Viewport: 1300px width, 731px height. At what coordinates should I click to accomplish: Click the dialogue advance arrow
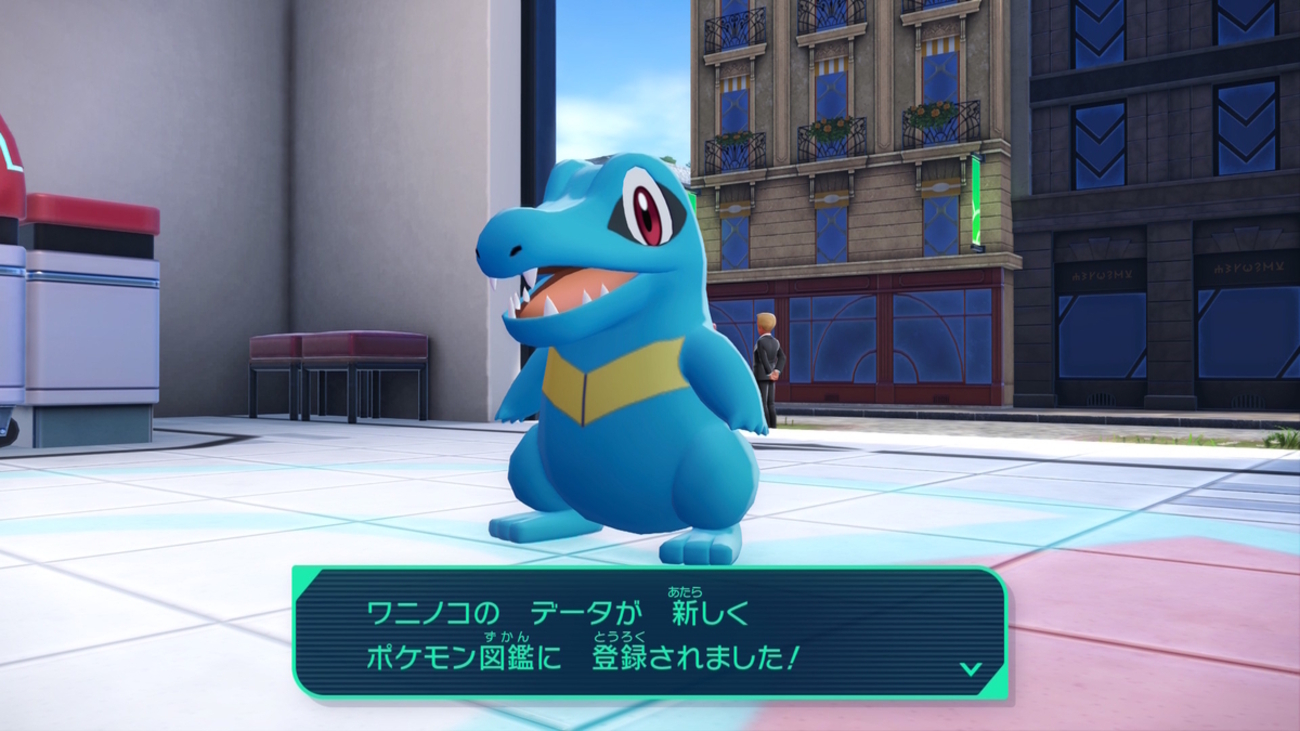point(968,668)
